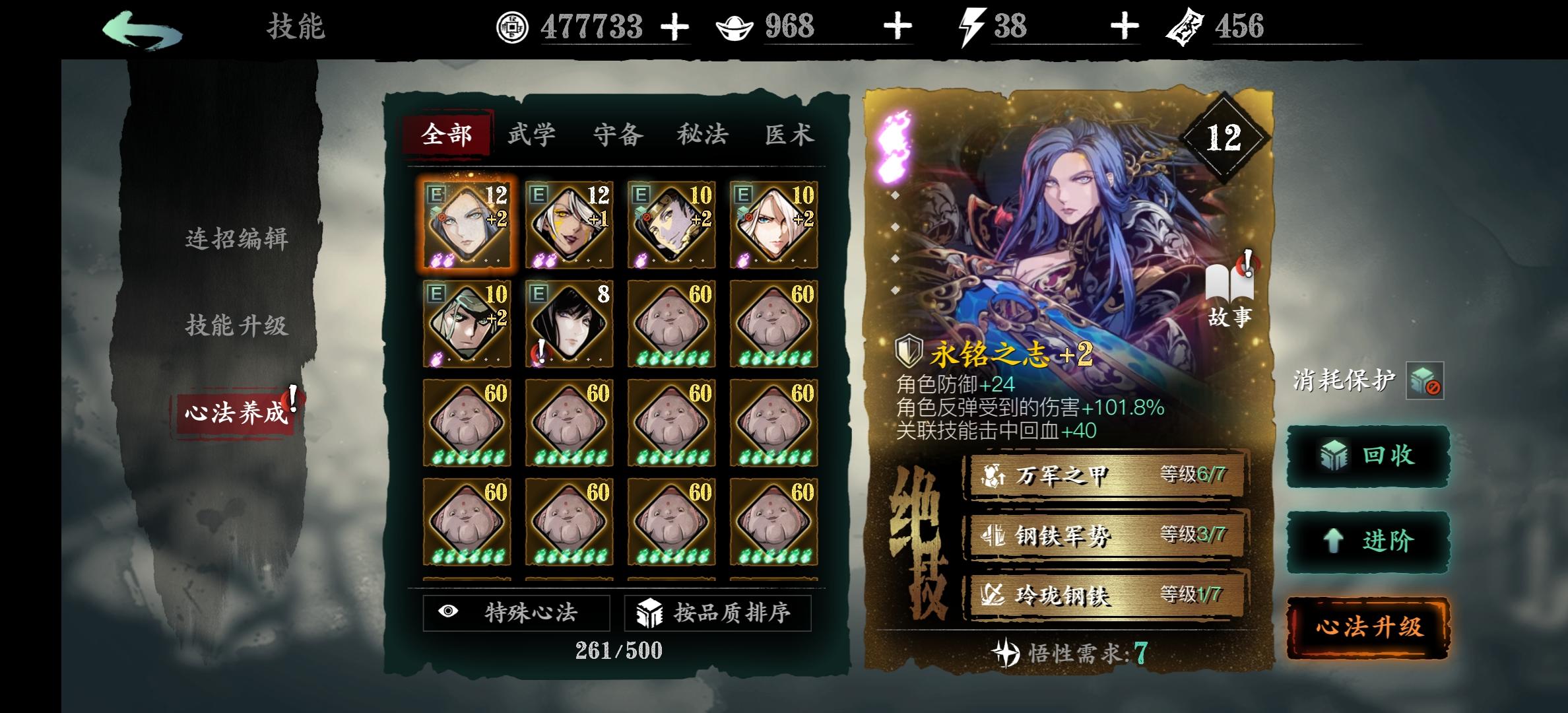Switch to the 武学 tab
The width and height of the screenshot is (1568, 713).
point(532,133)
